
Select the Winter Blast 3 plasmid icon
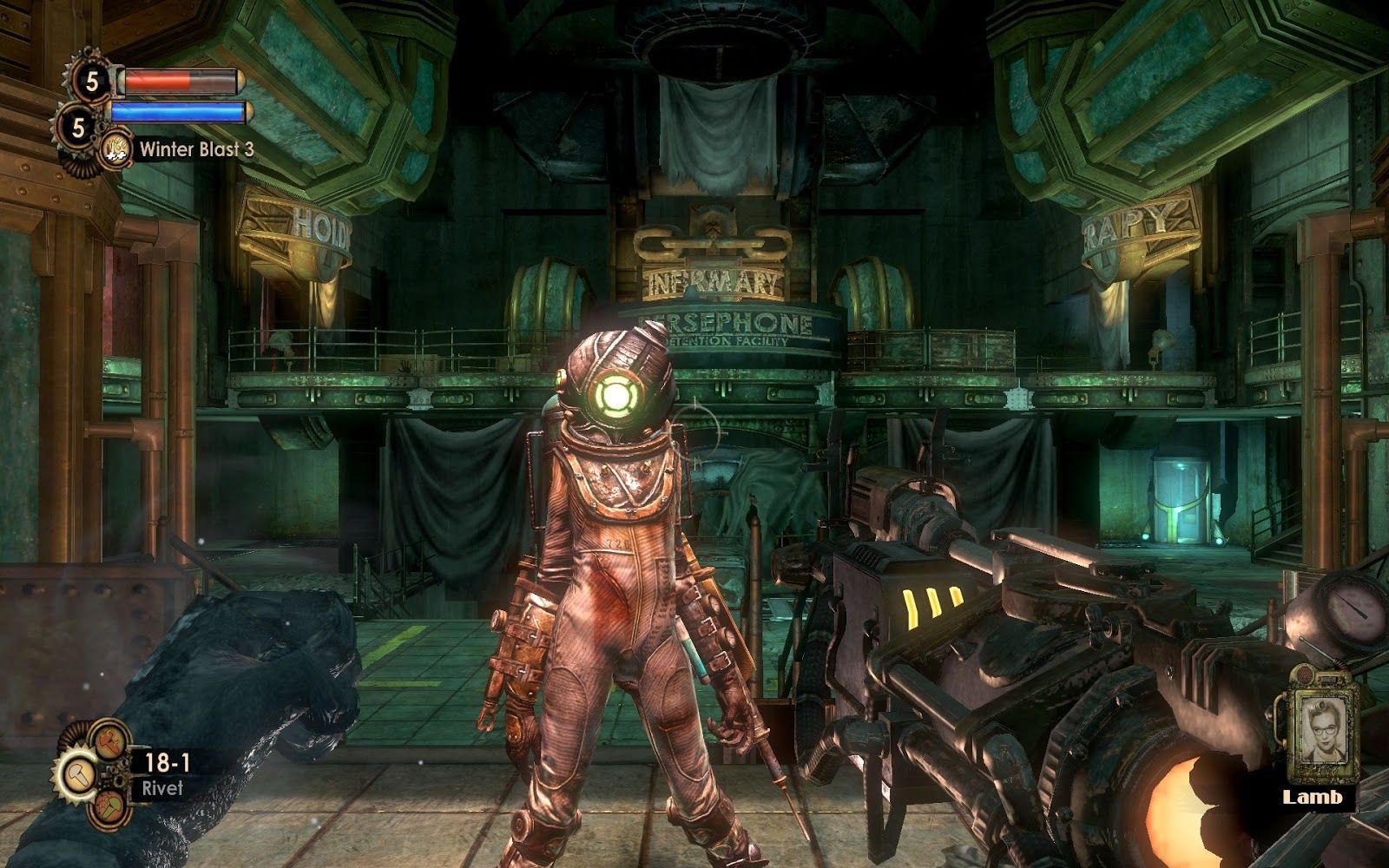point(116,148)
